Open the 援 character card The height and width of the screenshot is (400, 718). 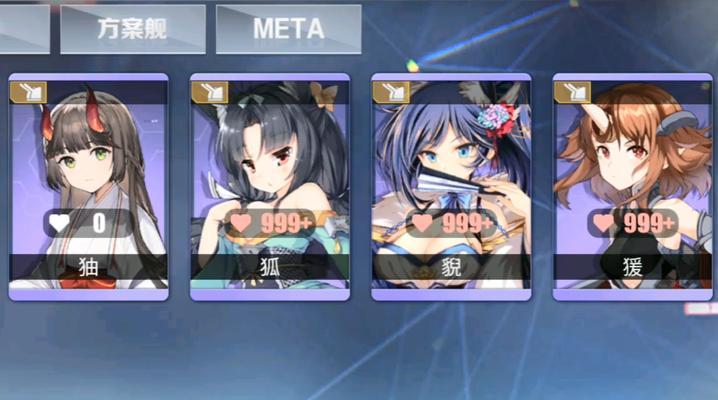(x=632, y=186)
